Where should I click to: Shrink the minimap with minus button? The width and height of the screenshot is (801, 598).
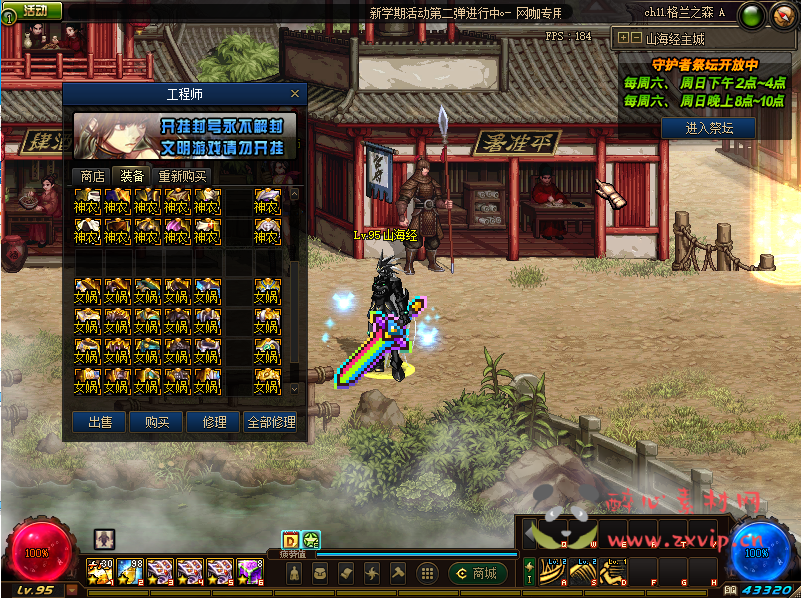click(x=635, y=38)
